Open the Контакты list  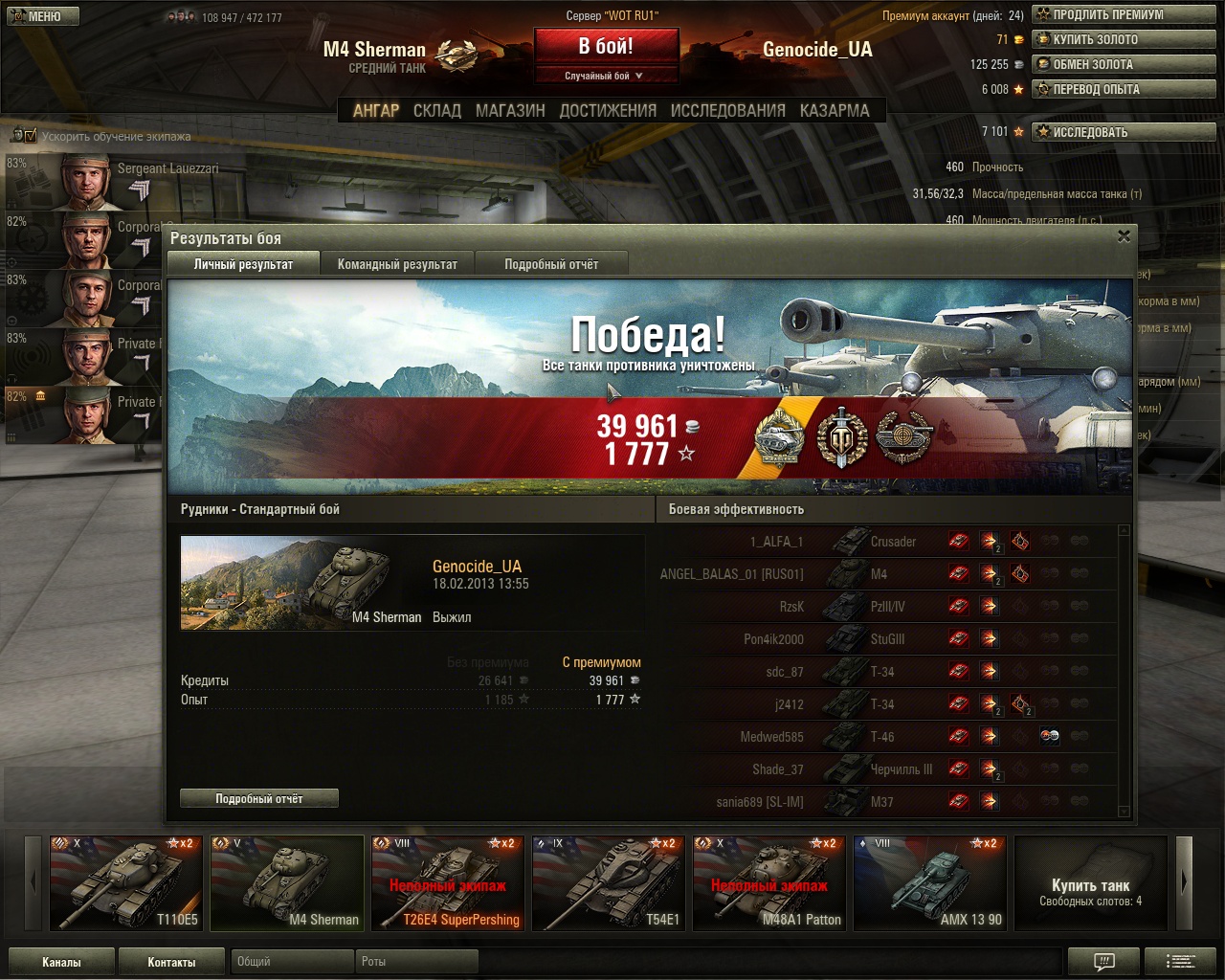pos(171,962)
